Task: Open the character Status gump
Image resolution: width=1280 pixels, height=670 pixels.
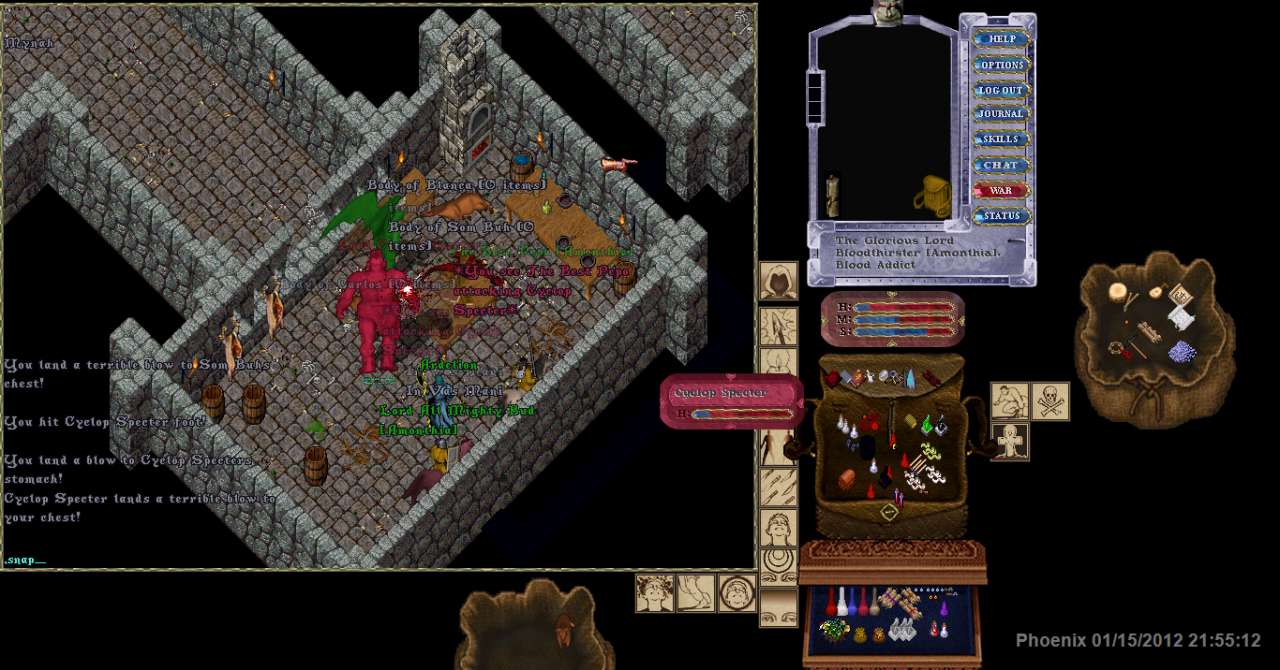Action: click(x=1001, y=215)
